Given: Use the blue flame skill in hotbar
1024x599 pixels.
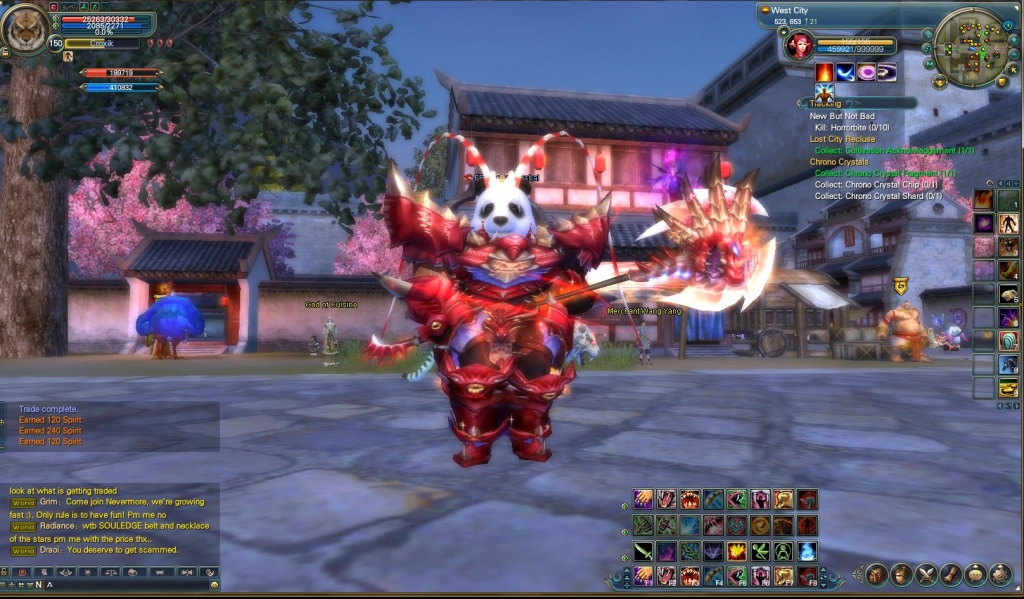Looking at the screenshot, I should (807, 551).
